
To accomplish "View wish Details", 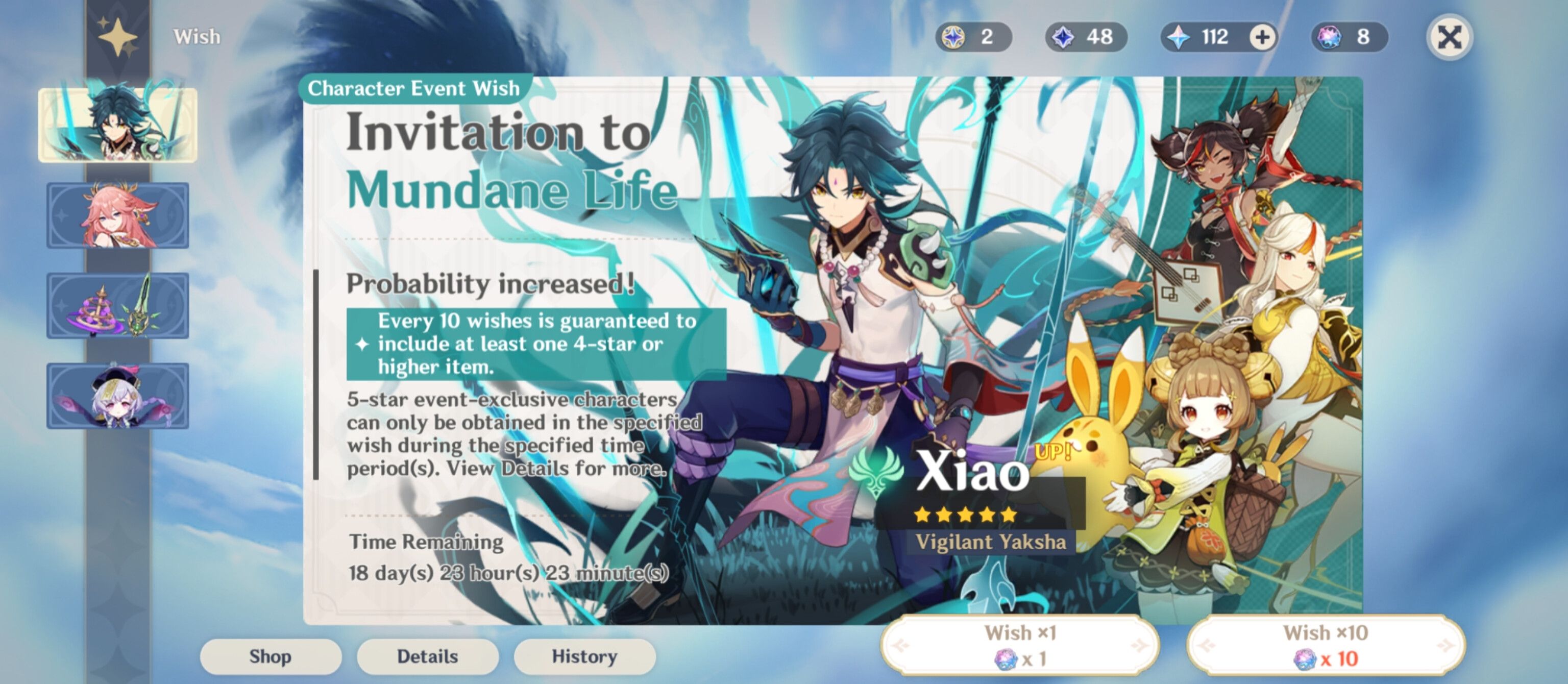I will point(427,656).
